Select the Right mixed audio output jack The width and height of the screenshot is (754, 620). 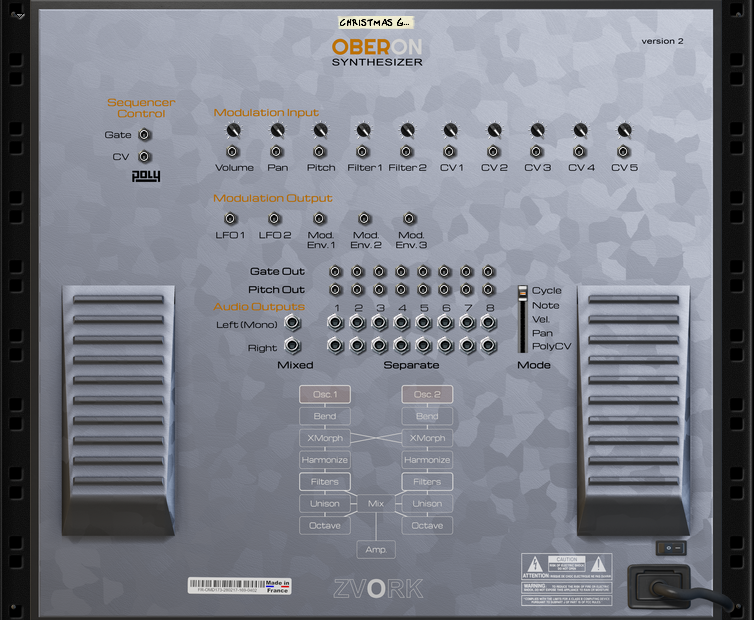tap(292, 346)
